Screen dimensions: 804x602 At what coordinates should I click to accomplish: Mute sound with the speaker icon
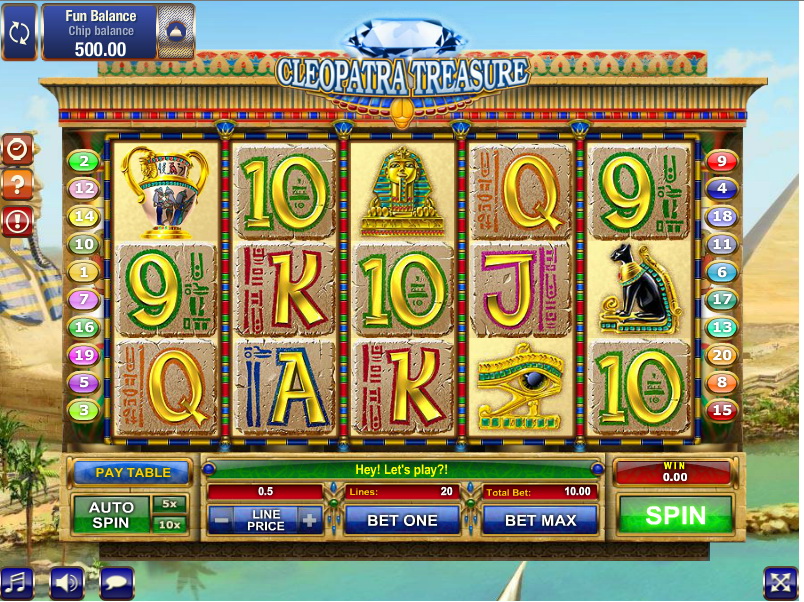(66, 583)
